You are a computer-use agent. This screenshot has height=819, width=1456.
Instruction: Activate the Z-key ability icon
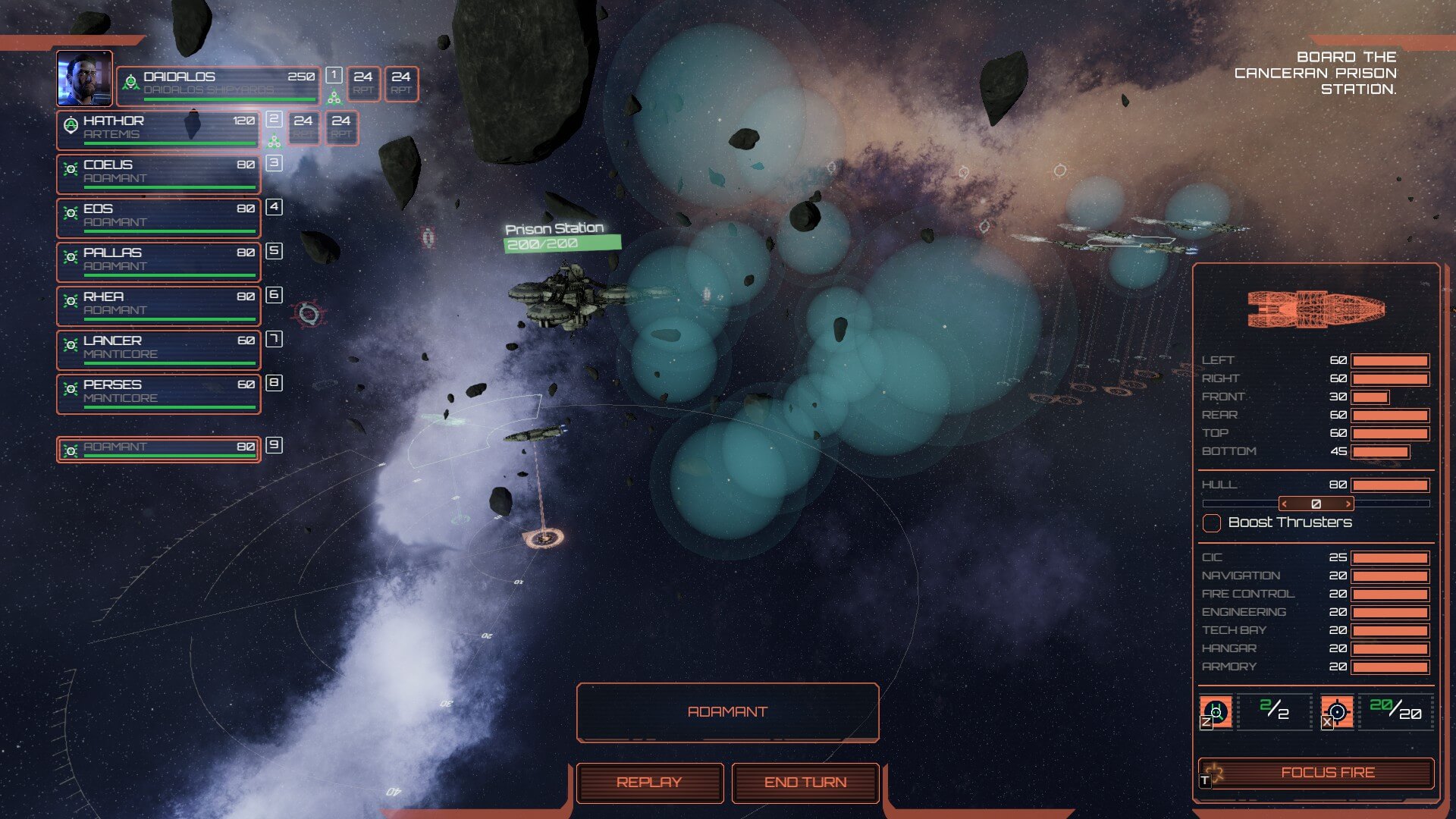(x=1216, y=712)
